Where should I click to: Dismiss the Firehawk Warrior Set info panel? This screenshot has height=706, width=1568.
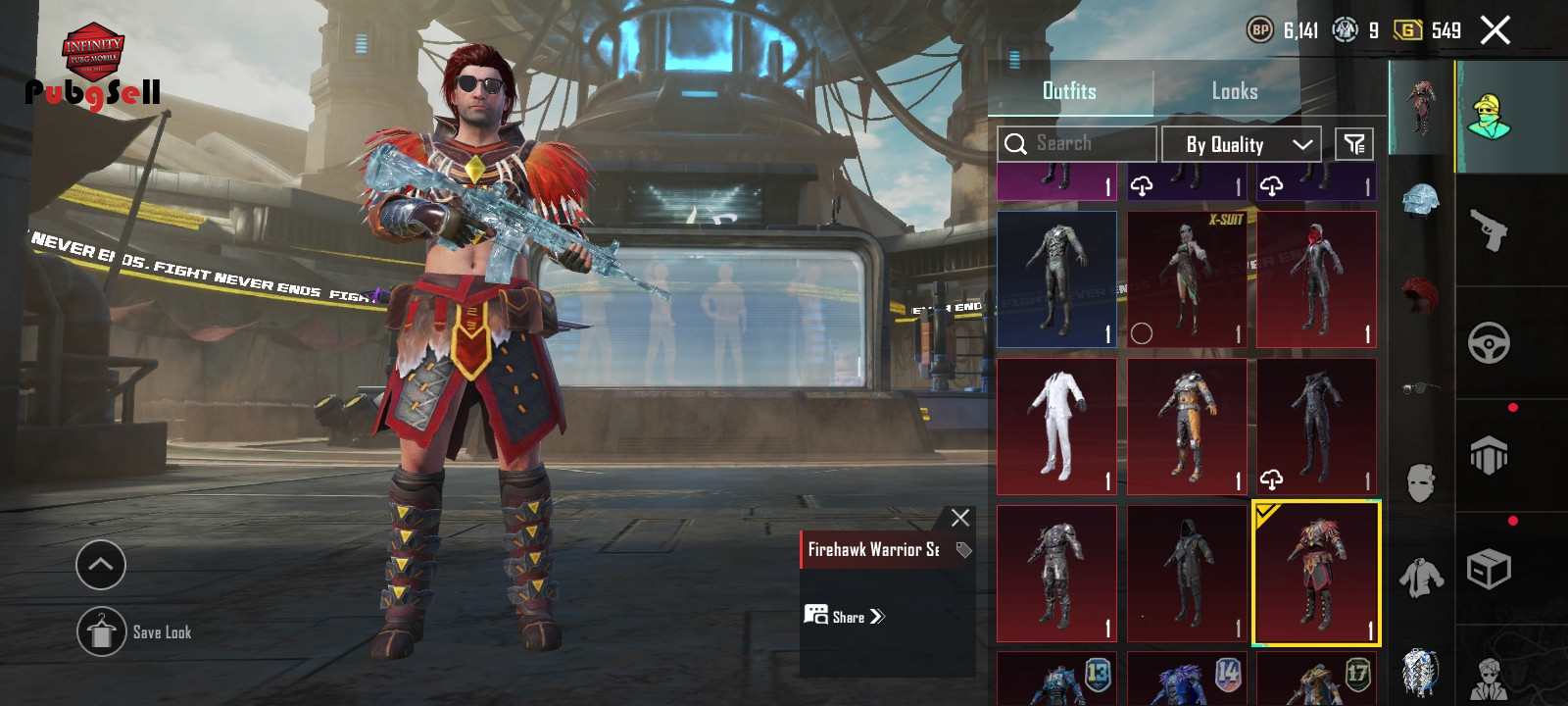click(x=960, y=518)
